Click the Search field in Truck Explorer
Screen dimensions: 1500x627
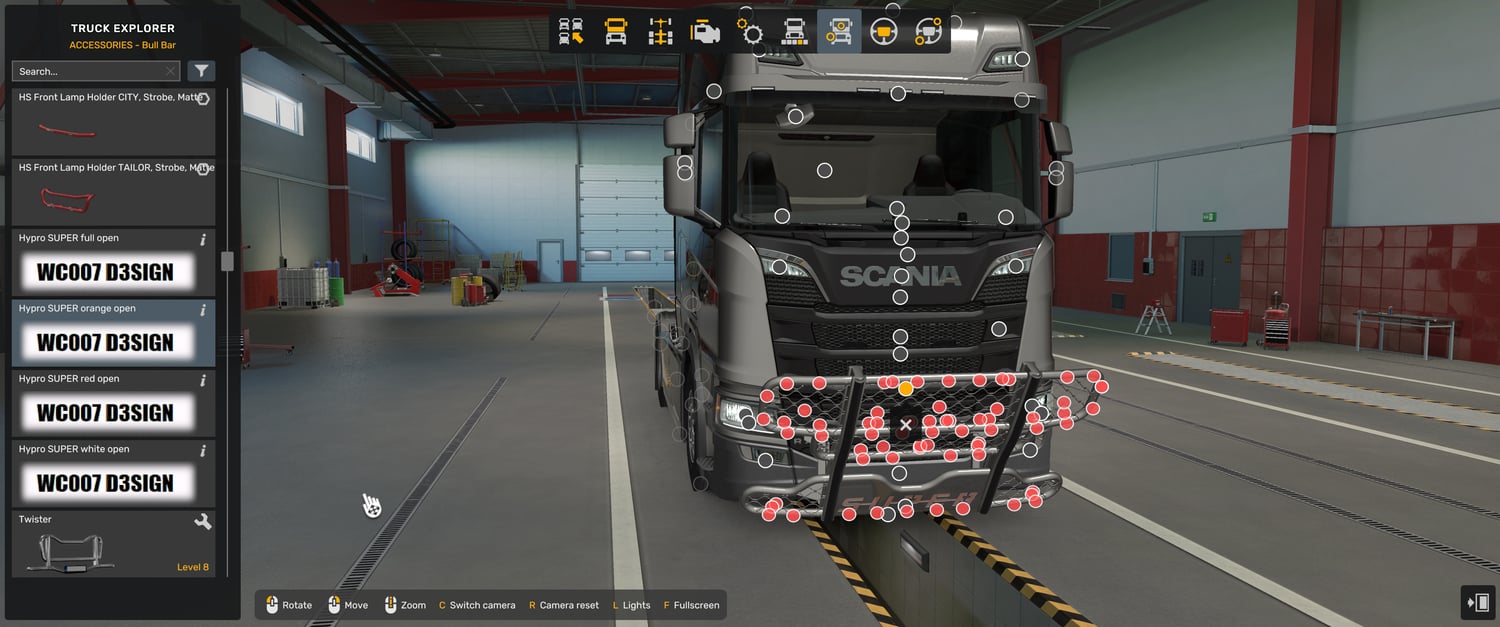(x=90, y=71)
